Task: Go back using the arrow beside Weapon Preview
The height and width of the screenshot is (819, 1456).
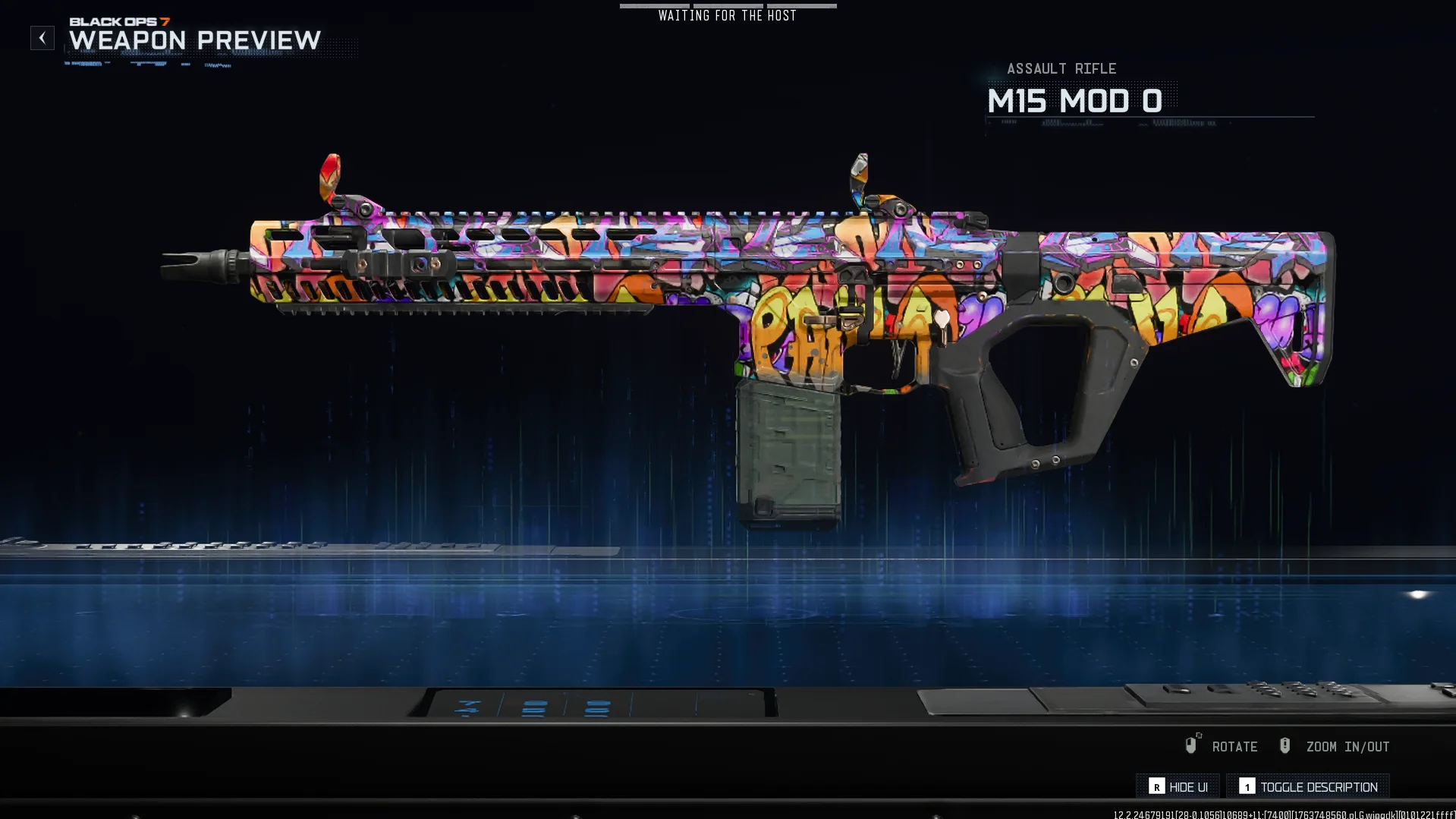Action: tap(42, 38)
